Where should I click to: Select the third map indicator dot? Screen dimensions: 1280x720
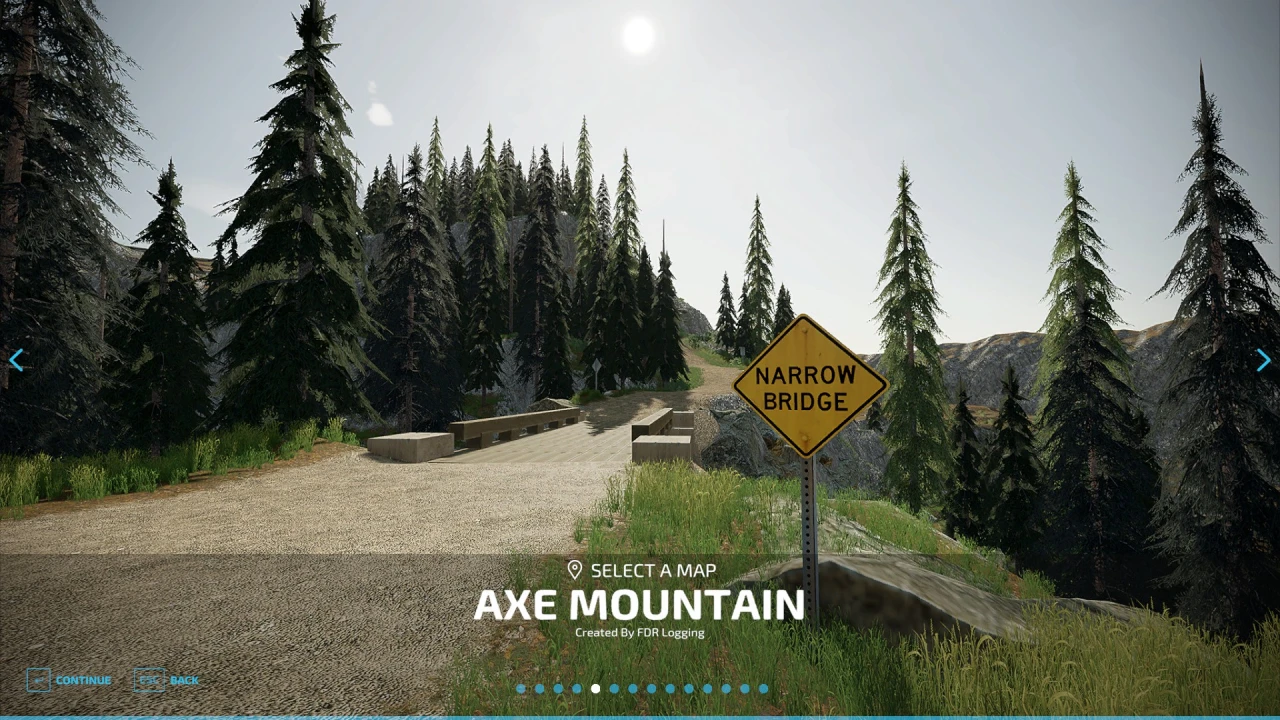pos(558,688)
